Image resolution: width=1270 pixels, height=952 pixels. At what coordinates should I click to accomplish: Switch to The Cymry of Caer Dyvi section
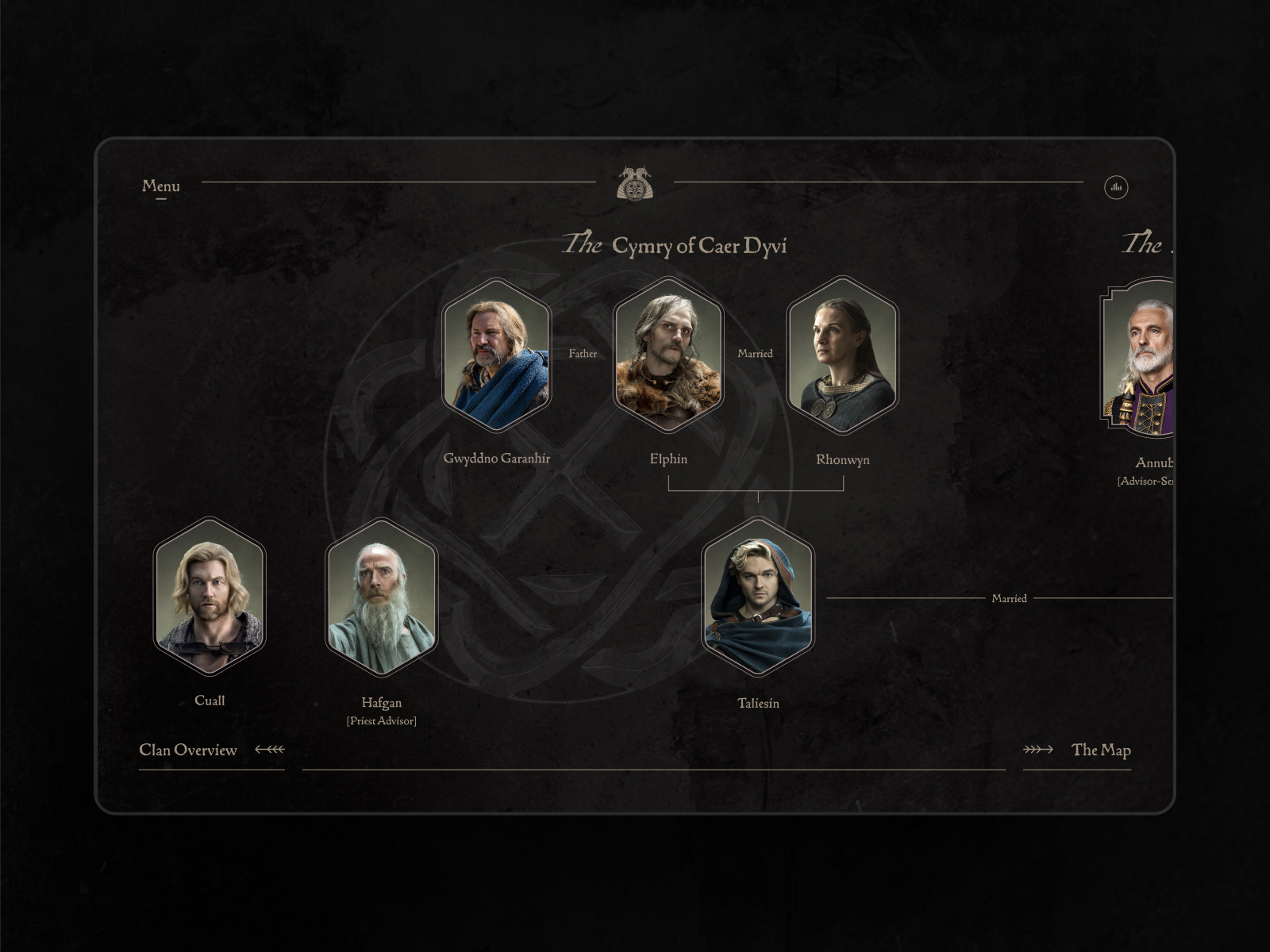click(x=675, y=246)
